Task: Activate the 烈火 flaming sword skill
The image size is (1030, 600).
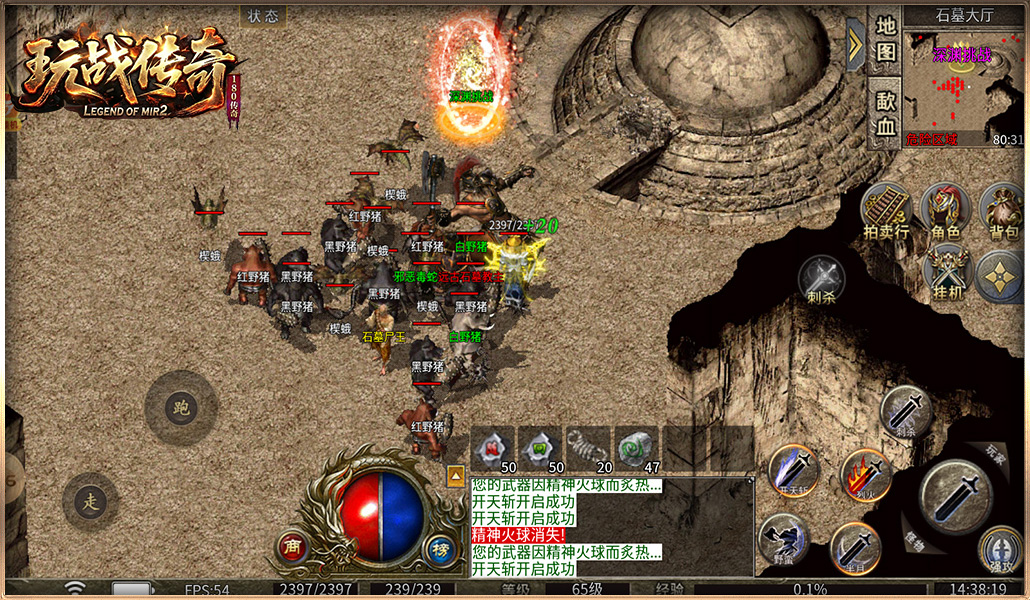Action: (x=866, y=476)
